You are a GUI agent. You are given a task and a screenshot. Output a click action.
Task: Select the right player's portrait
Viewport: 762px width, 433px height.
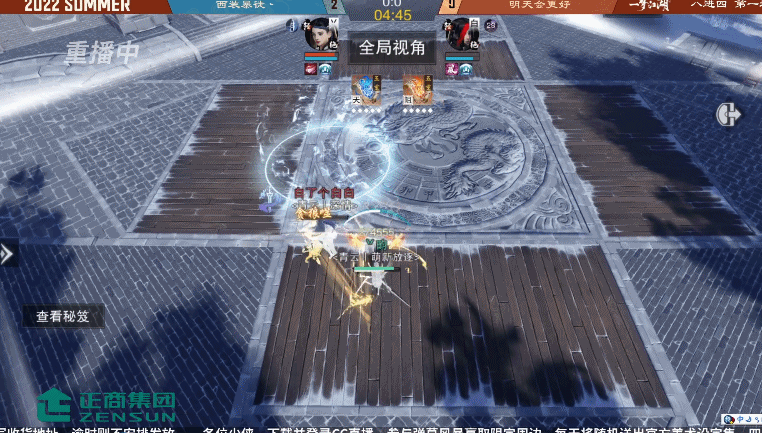(461, 34)
